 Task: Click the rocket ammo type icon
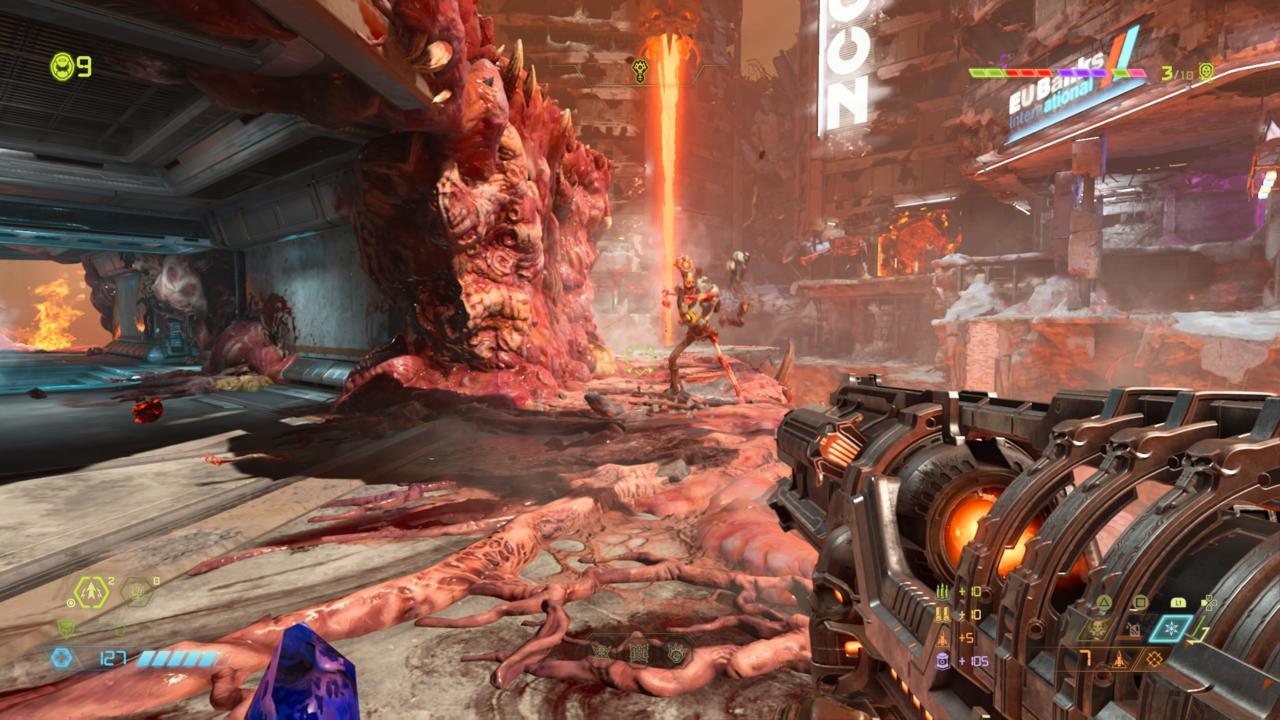point(1120,659)
